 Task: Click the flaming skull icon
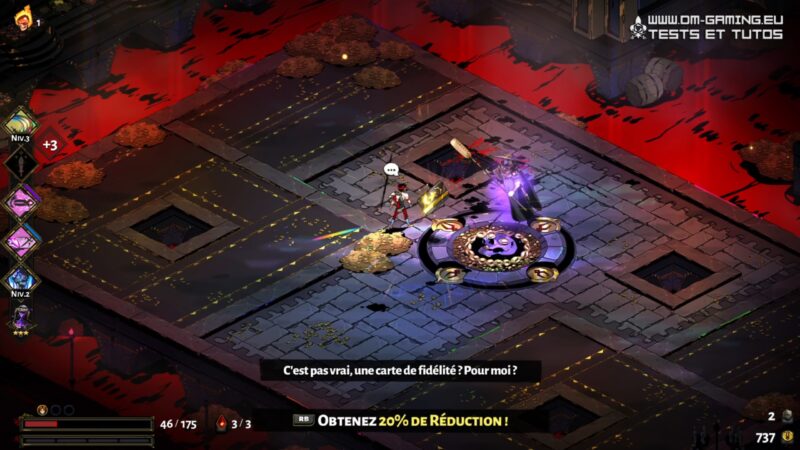click(x=22, y=17)
